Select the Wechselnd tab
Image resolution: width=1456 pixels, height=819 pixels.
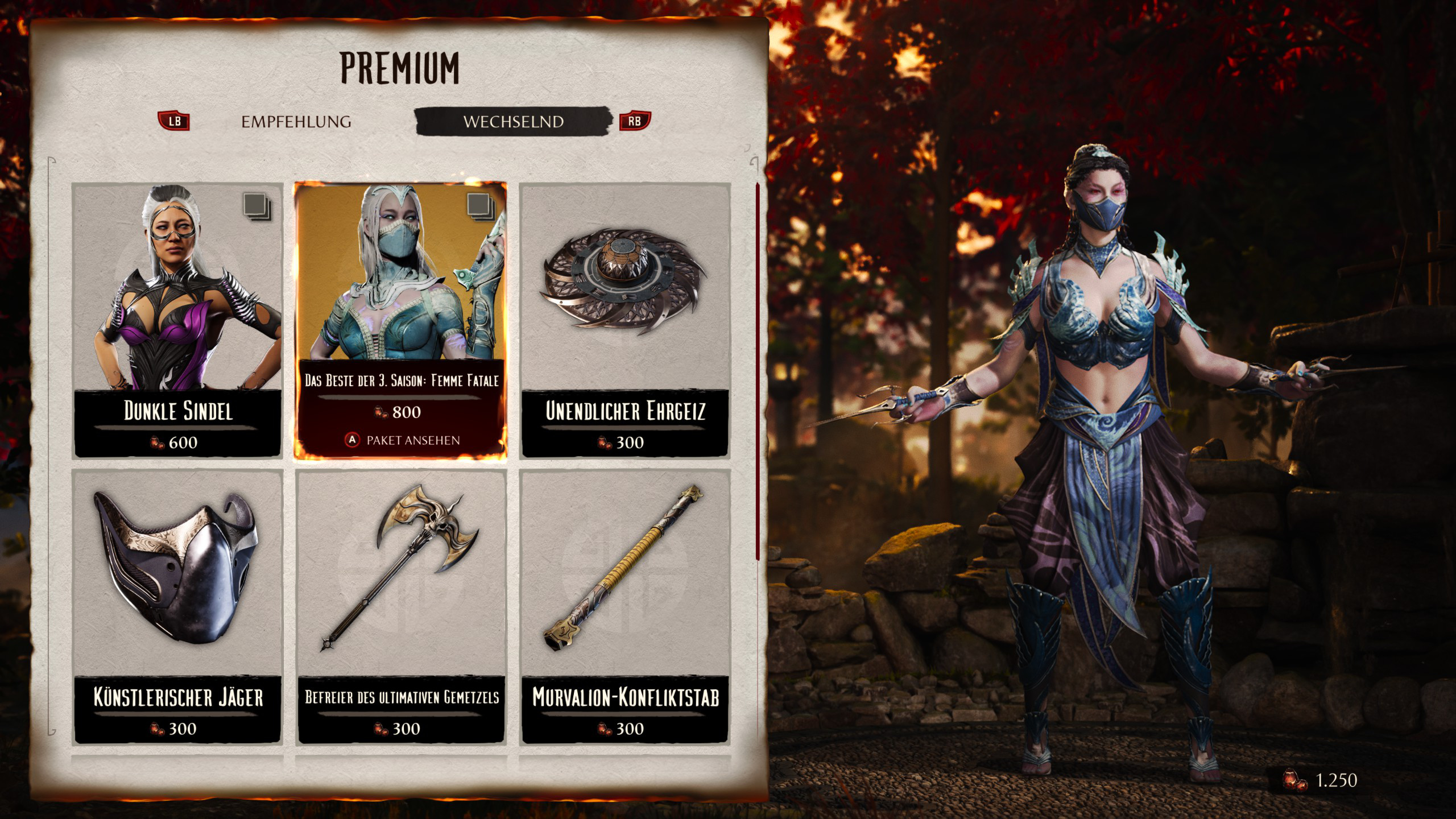513,122
